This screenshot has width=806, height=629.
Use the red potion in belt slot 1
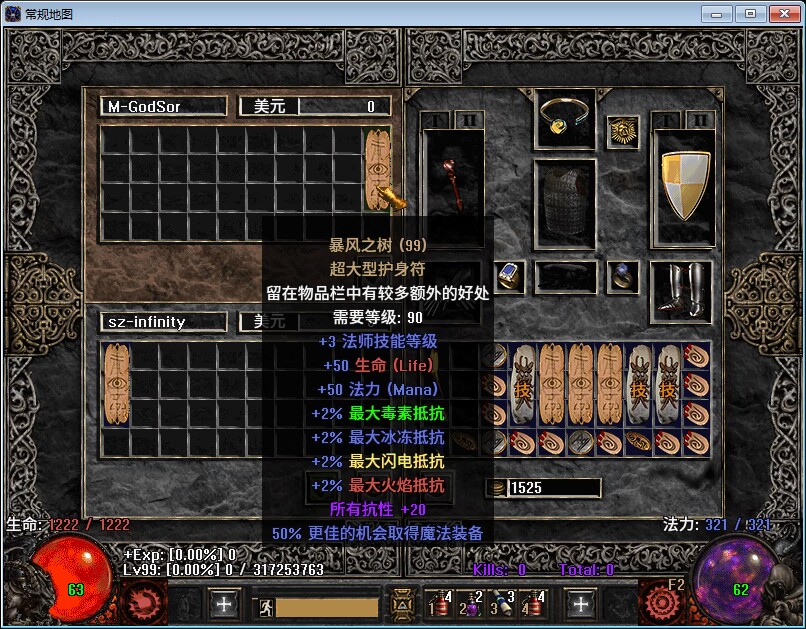click(x=440, y=603)
